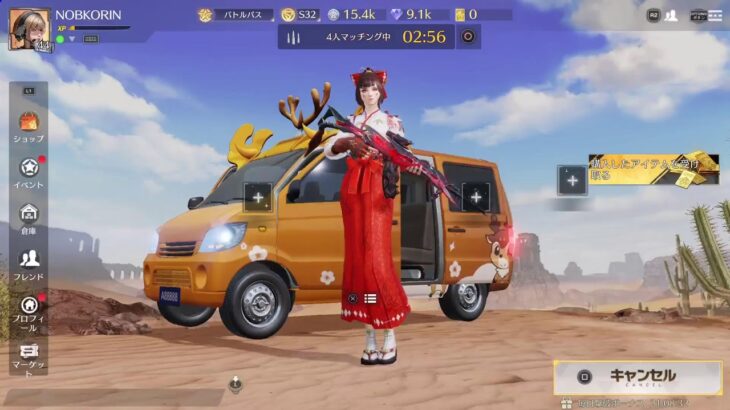Open the S32 season badge
This screenshot has width=730, height=410.
click(x=299, y=15)
